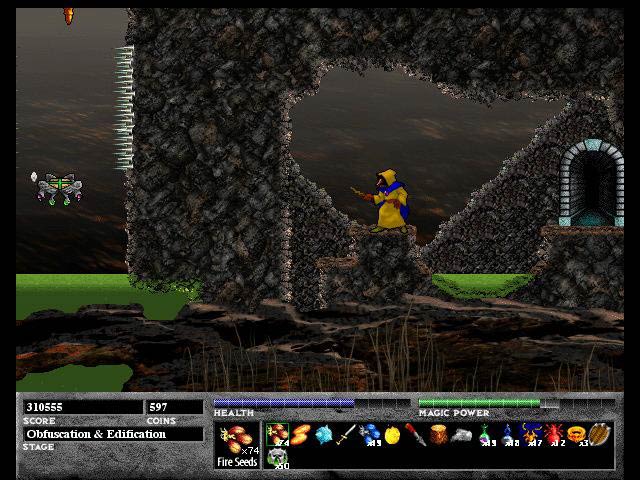640x480 pixels.
Task: Click the large Fire Seeds current-item display
Action: click(236, 441)
